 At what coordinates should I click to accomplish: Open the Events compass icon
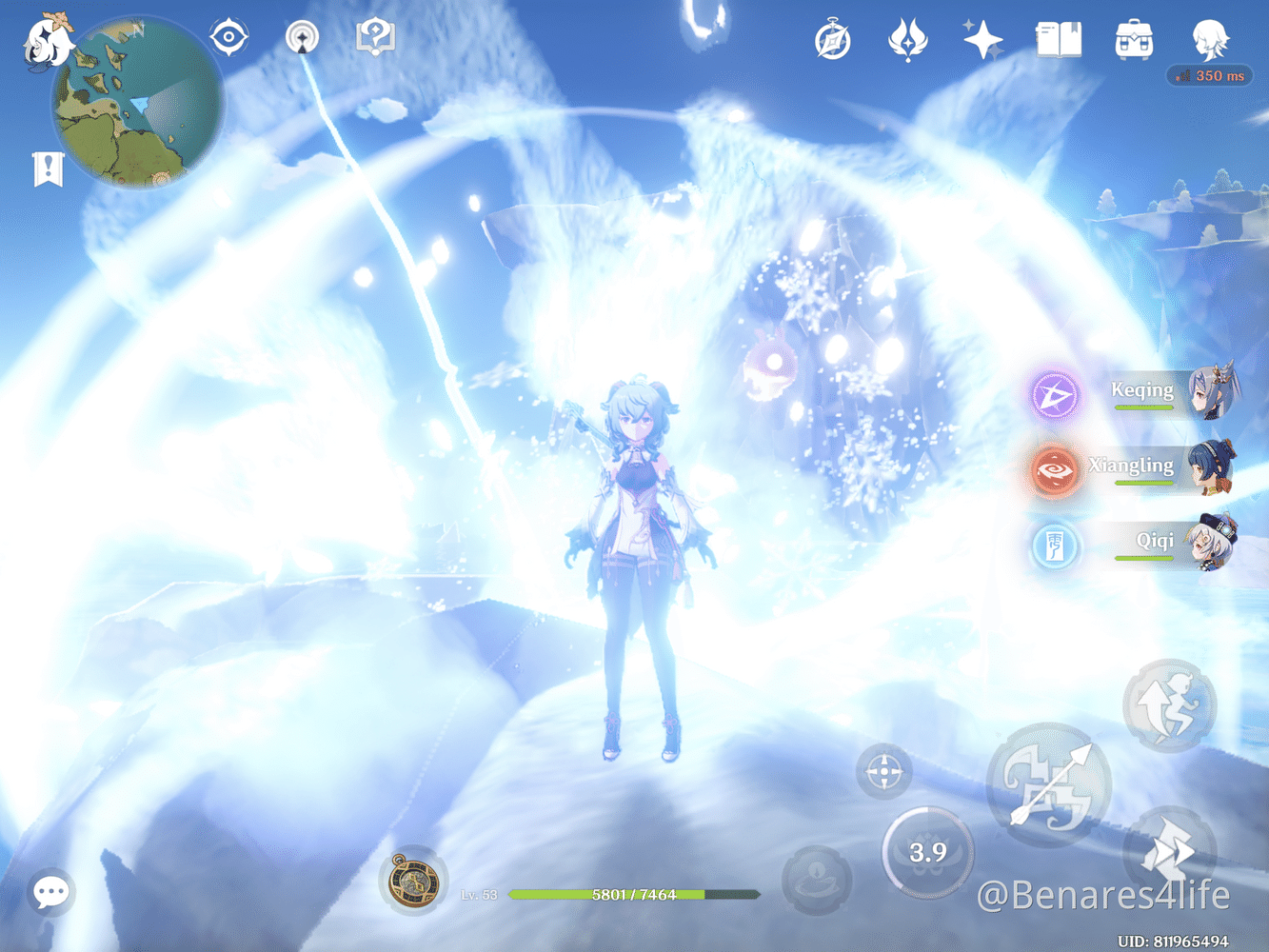click(x=831, y=39)
